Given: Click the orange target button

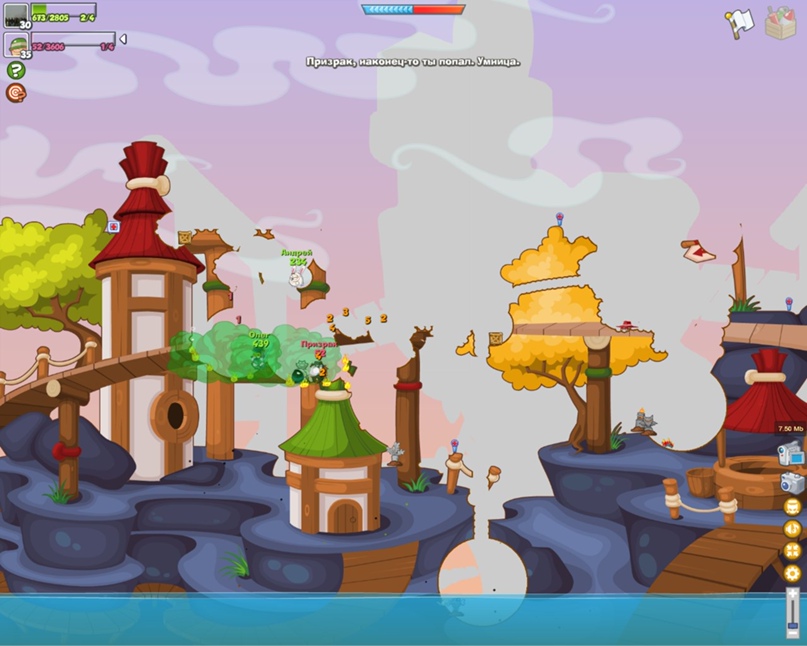Looking at the screenshot, I should click(x=15, y=93).
